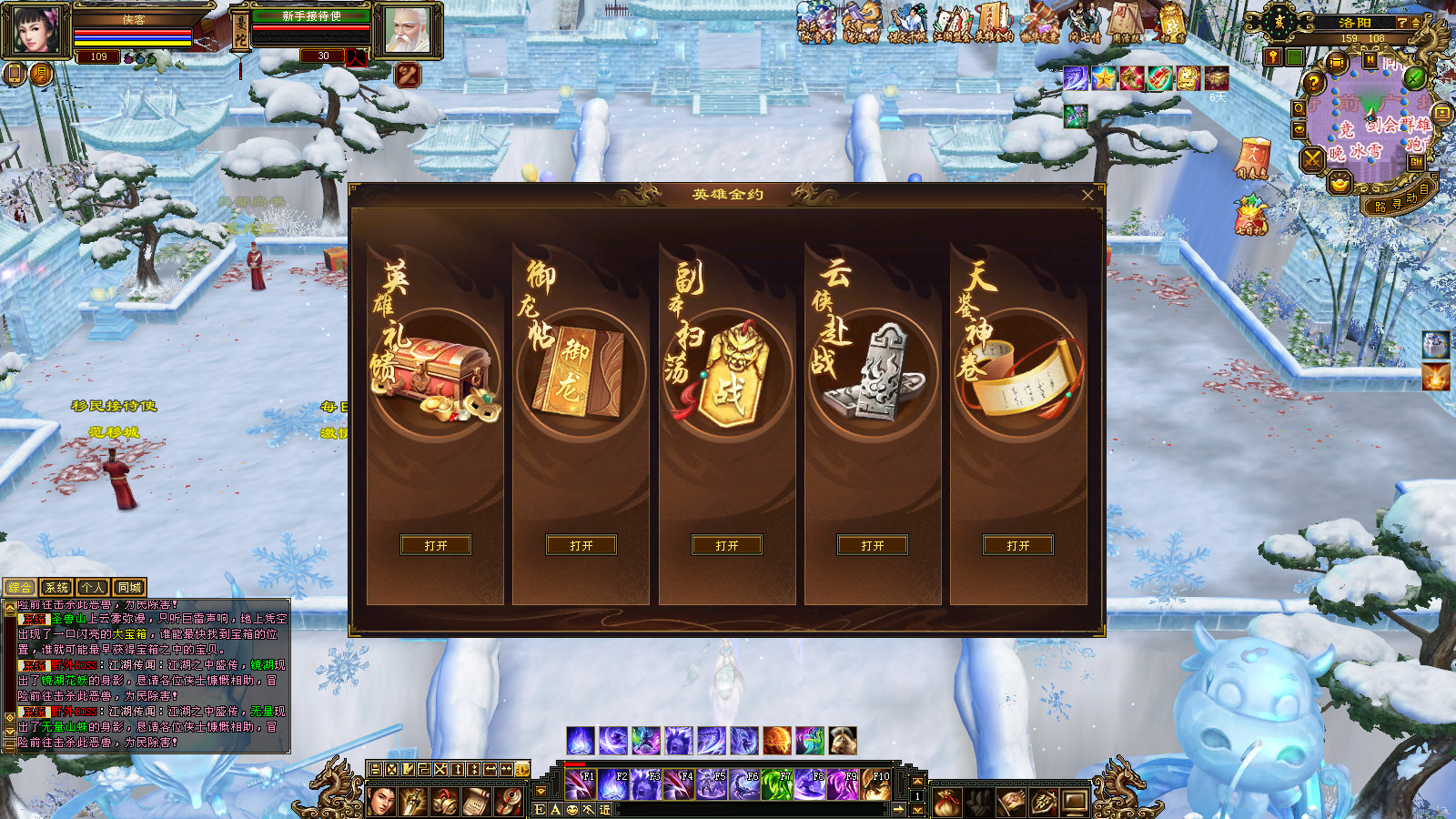The width and height of the screenshot is (1456, 819).
Task: Open the 英雄金约 event icon in the top bar
Action: click(x=994, y=20)
